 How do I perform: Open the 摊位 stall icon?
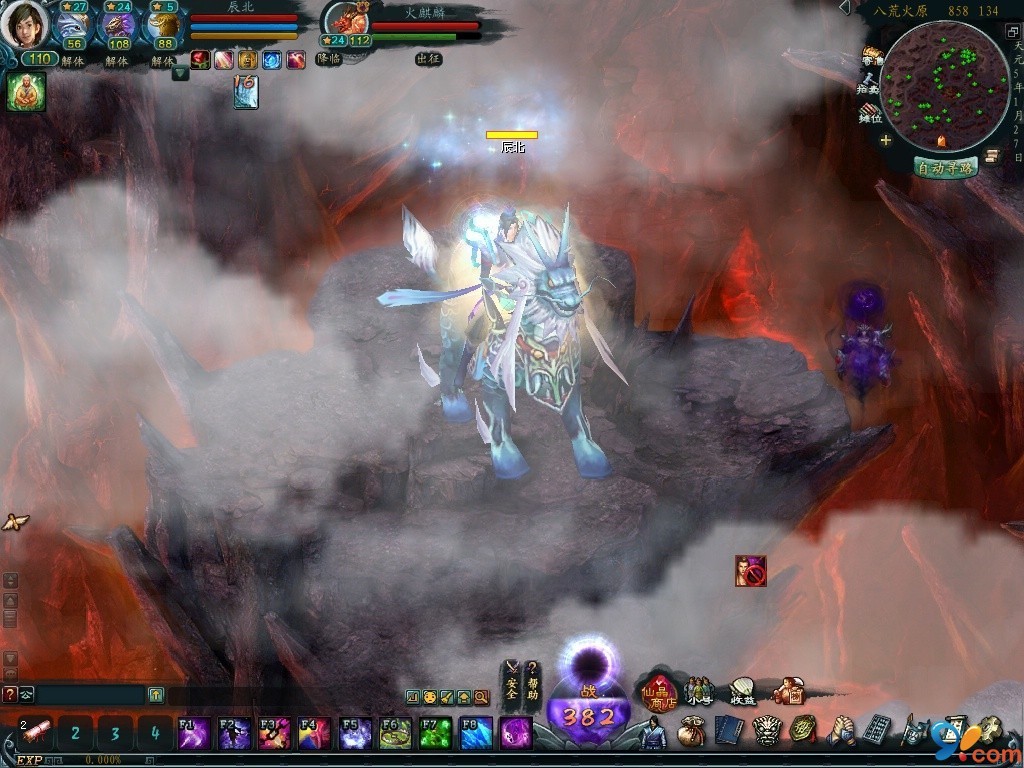pos(870,113)
